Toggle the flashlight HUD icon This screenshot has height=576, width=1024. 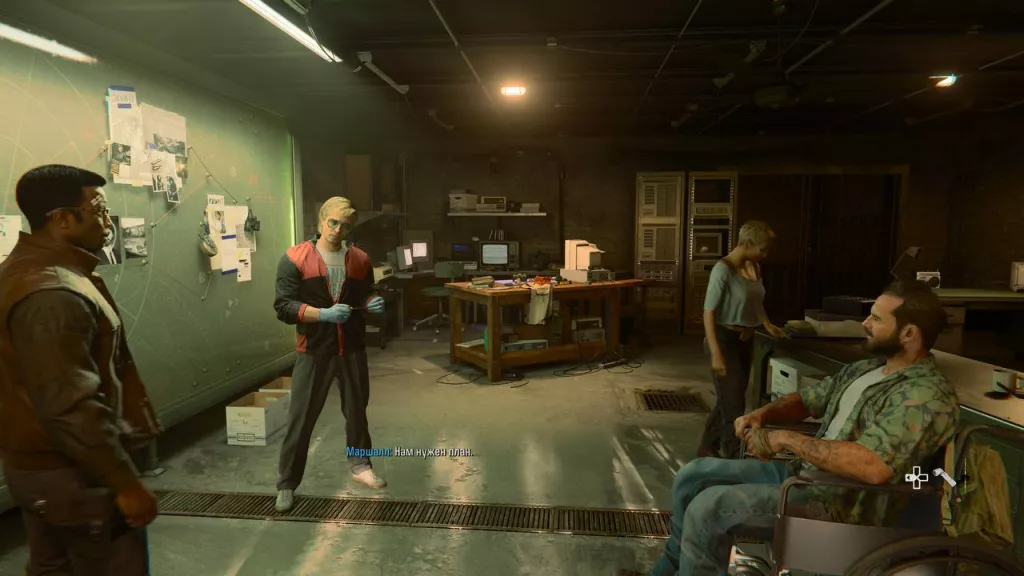pyautogui.click(x=943, y=477)
